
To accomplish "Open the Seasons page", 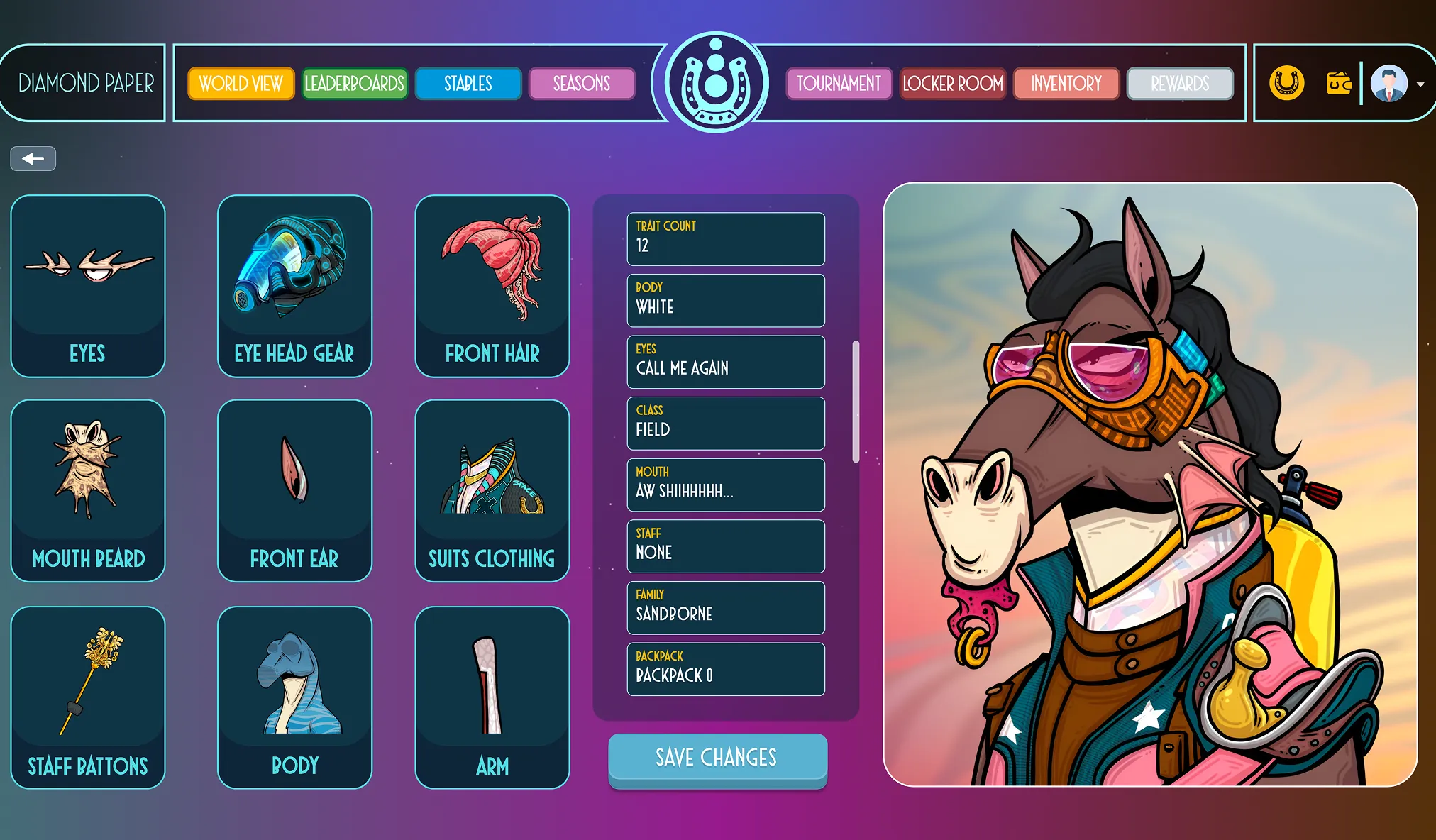I will tap(582, 84).
